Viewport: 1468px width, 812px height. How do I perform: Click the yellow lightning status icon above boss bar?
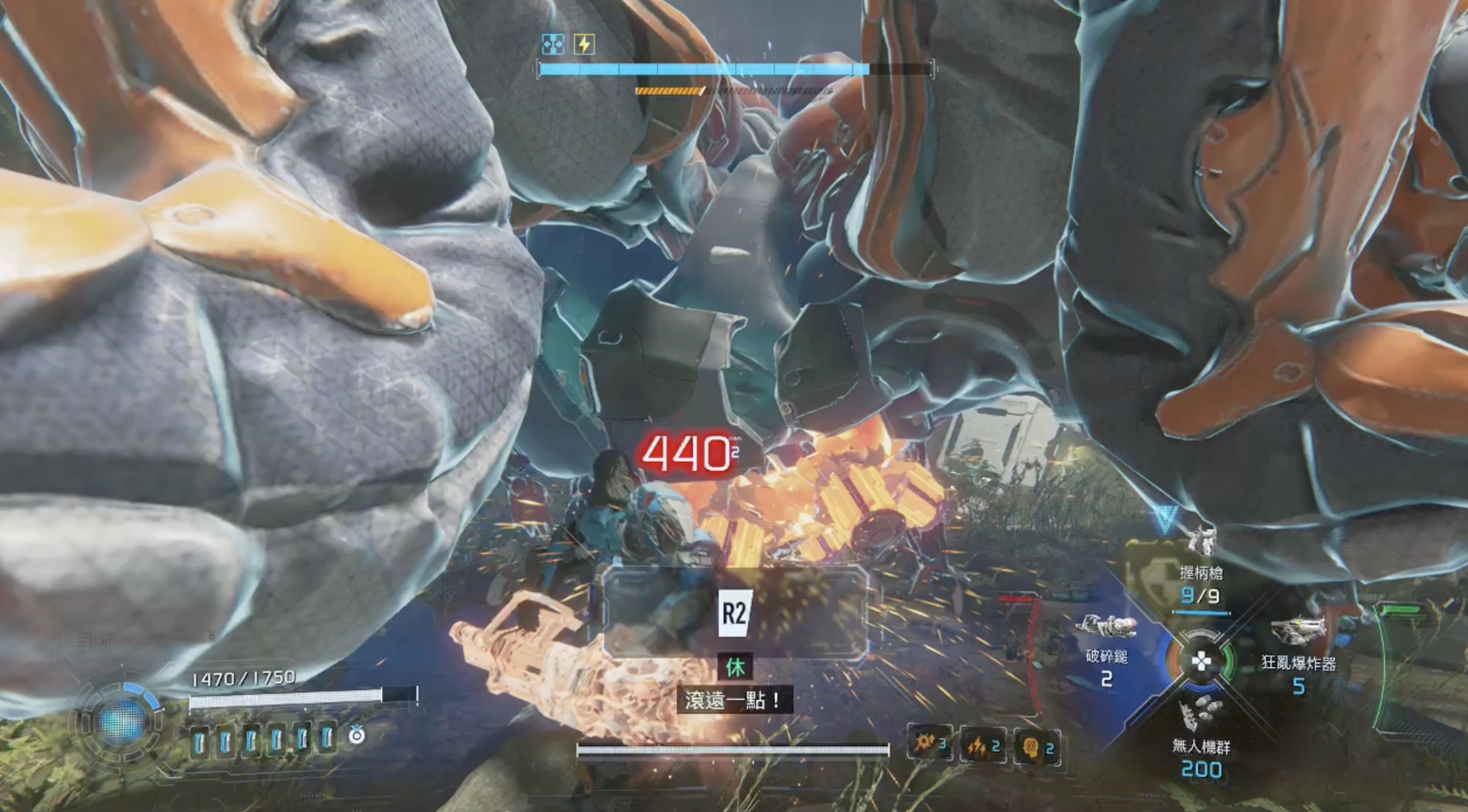tap(584, 44)
